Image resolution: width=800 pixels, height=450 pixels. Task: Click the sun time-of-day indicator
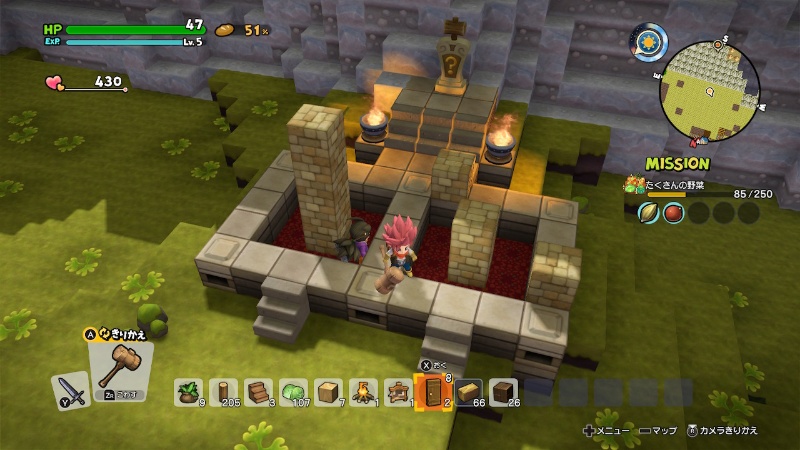pos(647,43)
